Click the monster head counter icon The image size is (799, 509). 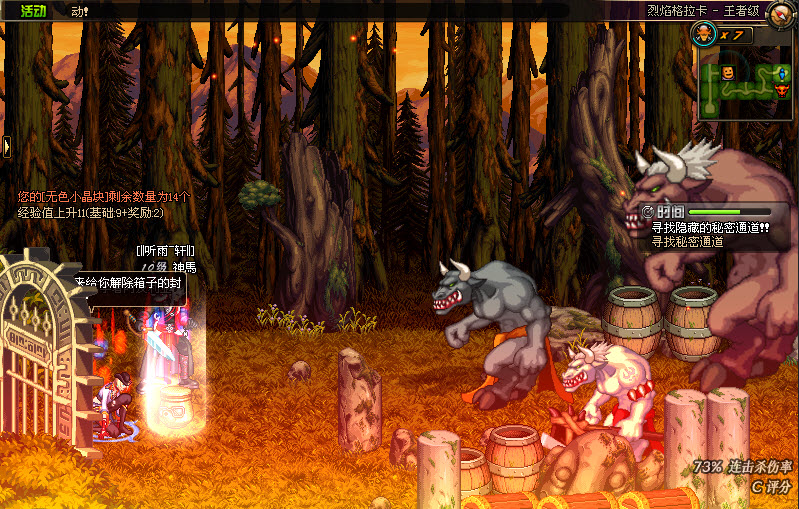pos(704,34)
